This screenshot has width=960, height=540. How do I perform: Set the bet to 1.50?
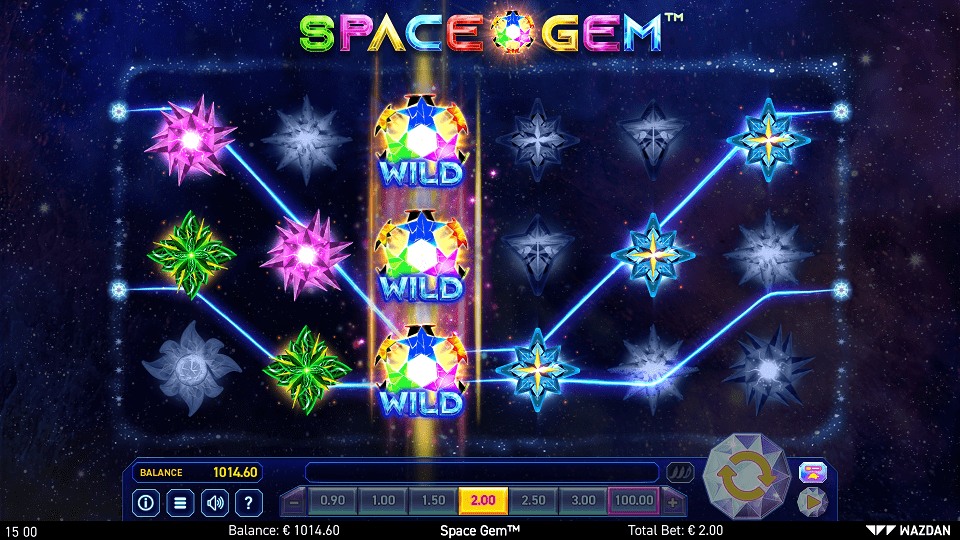(432, 501)
